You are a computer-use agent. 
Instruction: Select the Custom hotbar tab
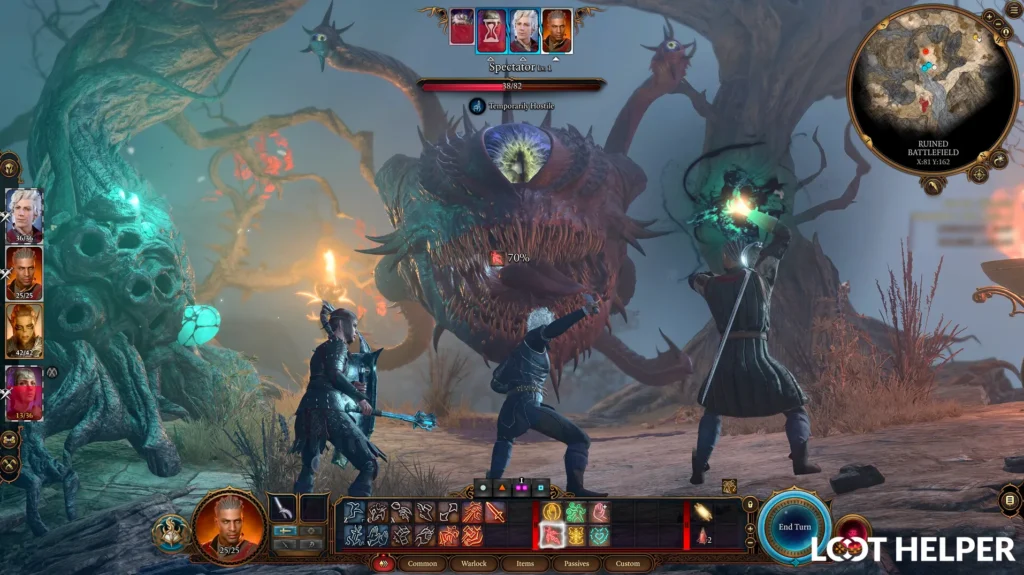[x=627, y=564]
